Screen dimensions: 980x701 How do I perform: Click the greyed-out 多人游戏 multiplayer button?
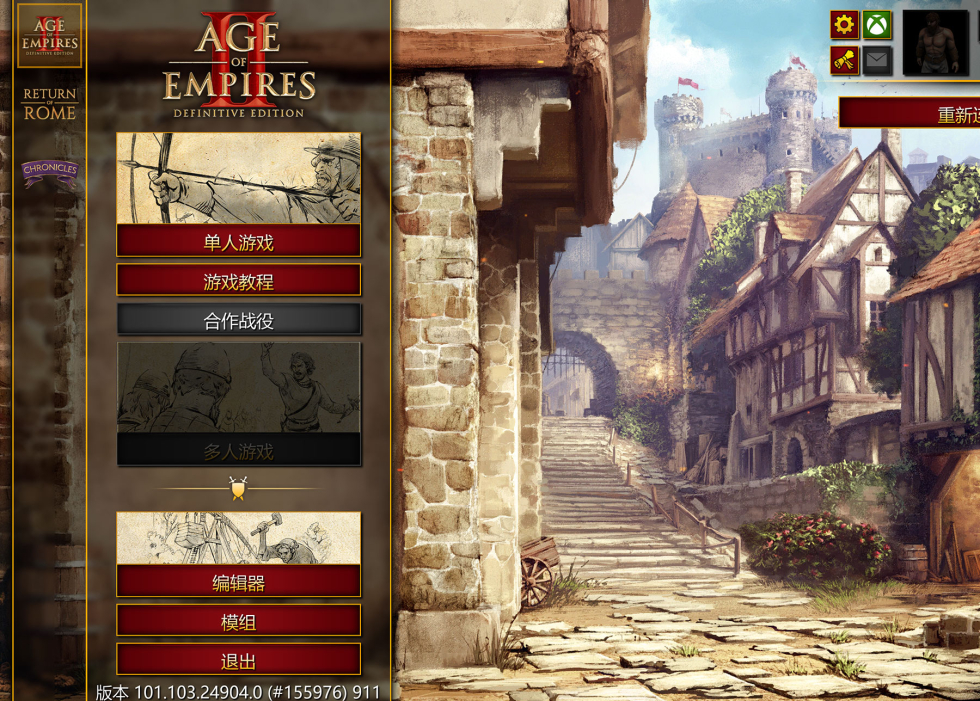pyautogui.click(x=238, y=451)
